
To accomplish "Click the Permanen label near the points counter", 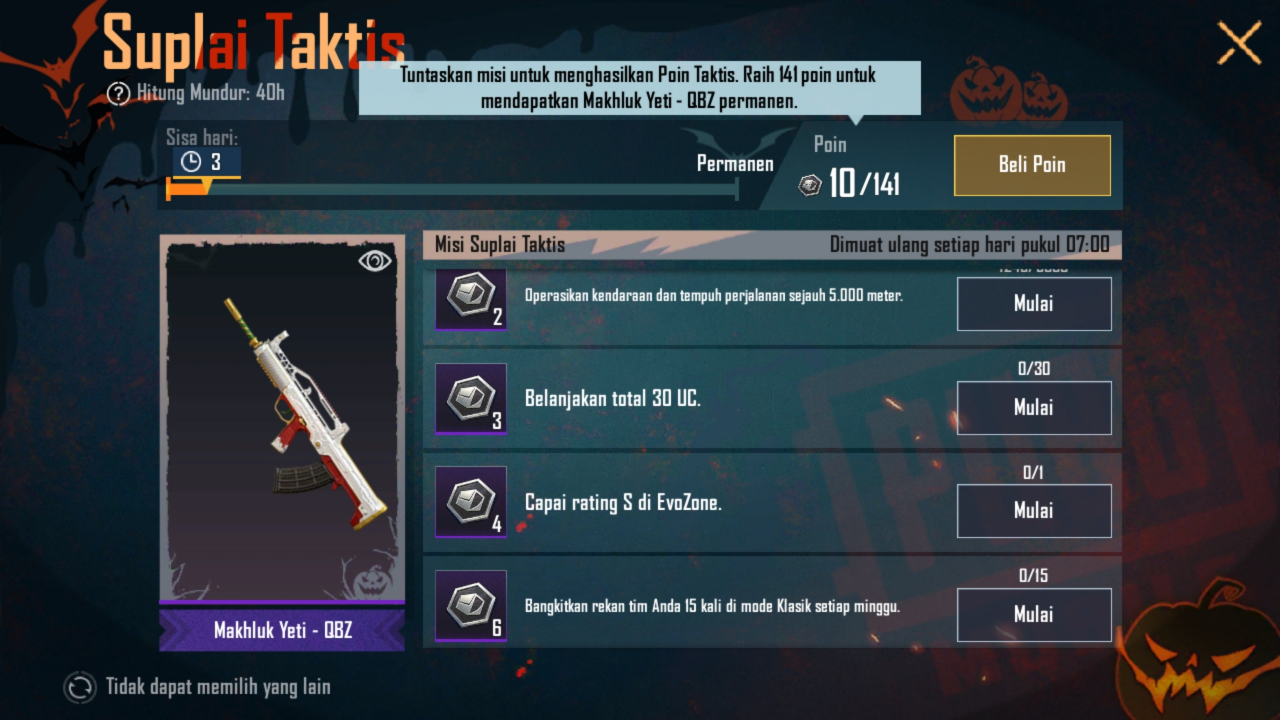I will (x=735, y=163).
